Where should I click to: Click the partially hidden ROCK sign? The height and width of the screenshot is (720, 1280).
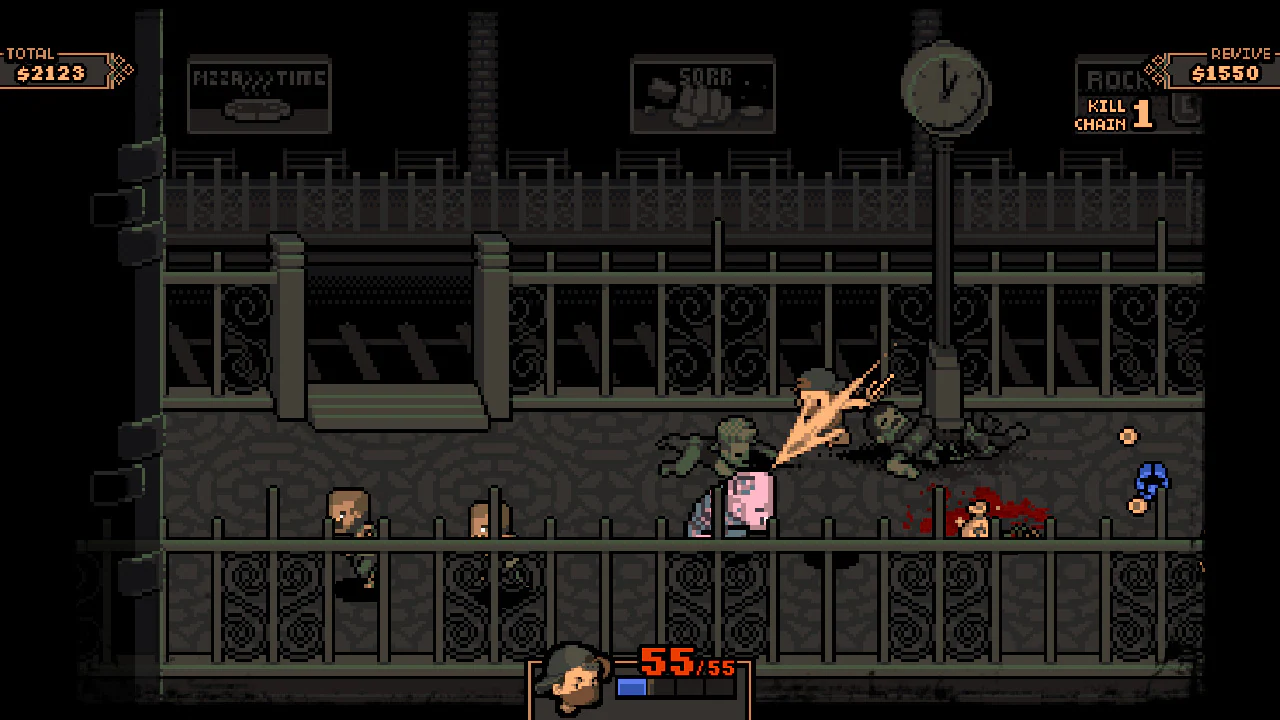(x=1113, y=80)
